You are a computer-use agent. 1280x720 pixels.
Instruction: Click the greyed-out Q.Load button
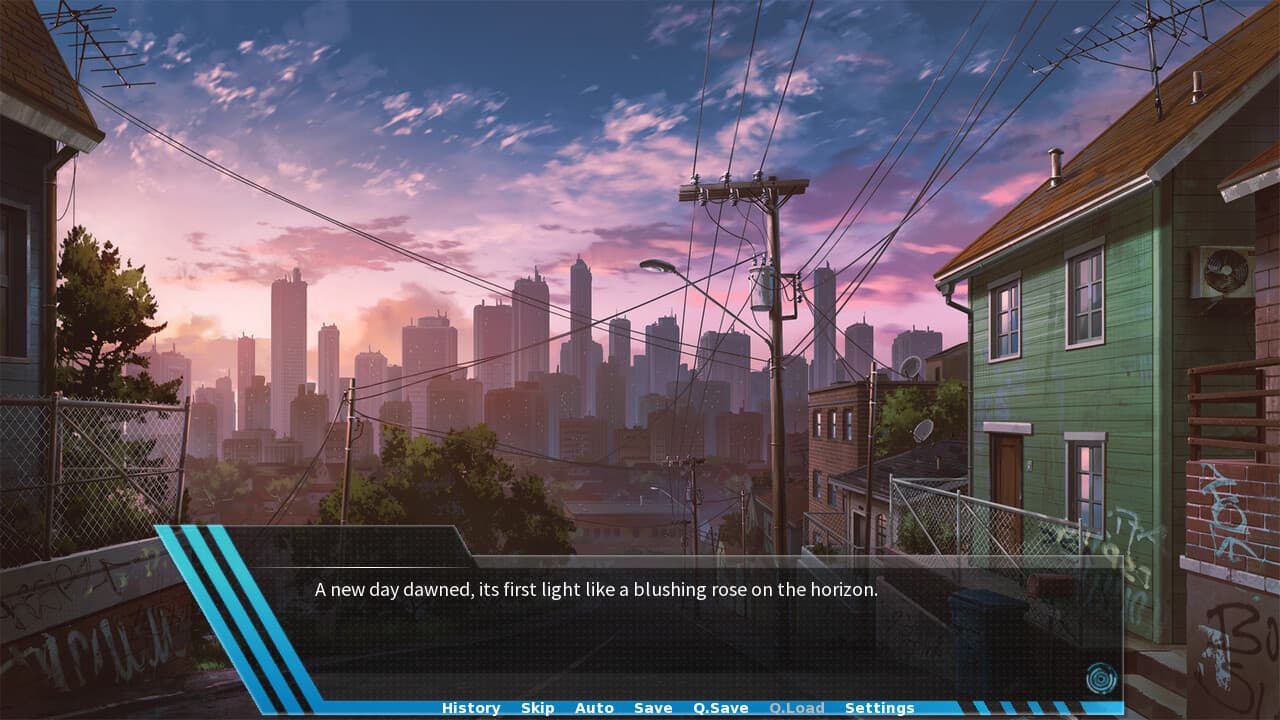797,708
